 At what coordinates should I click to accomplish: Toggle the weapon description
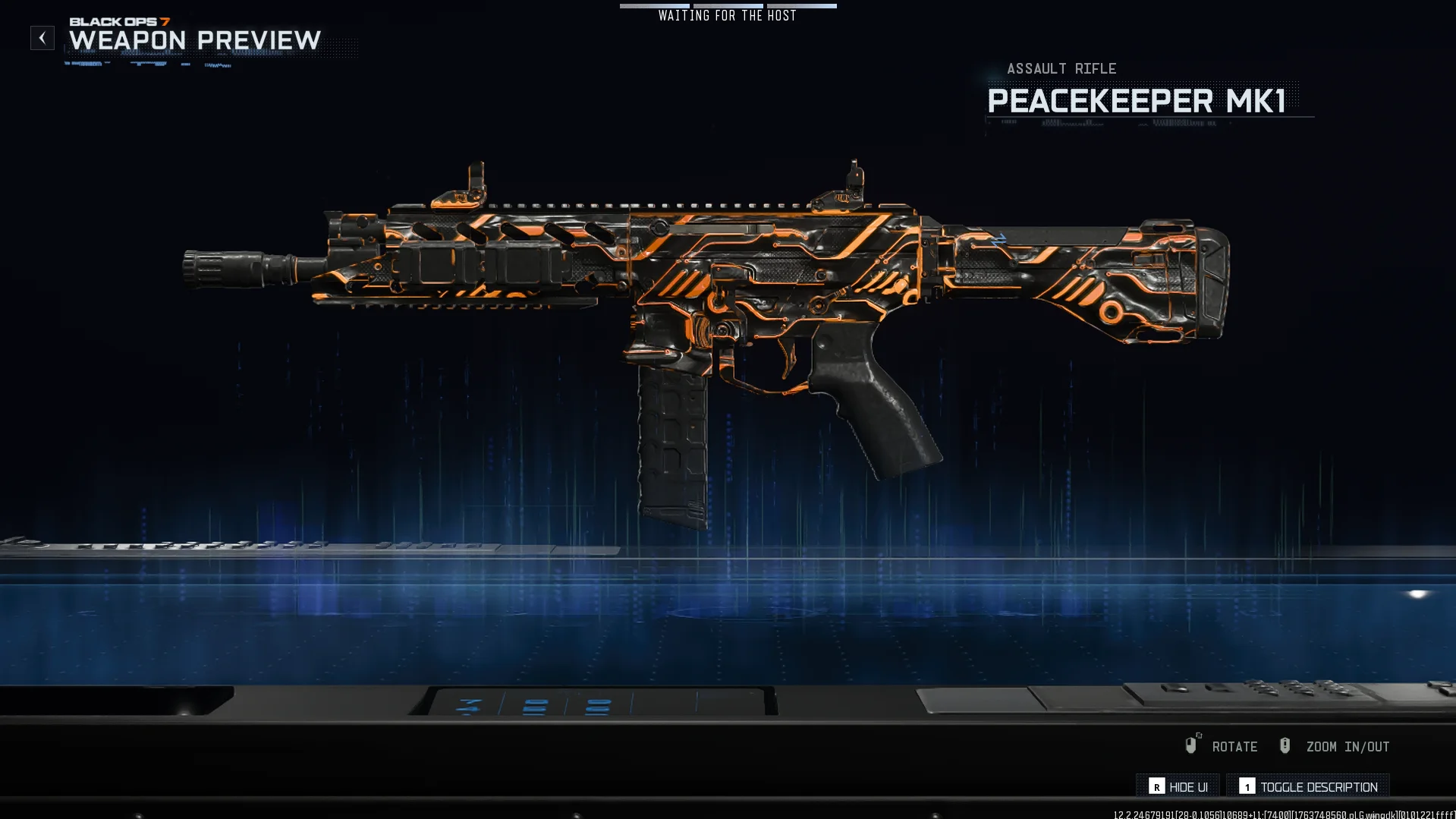(1308, 787)
